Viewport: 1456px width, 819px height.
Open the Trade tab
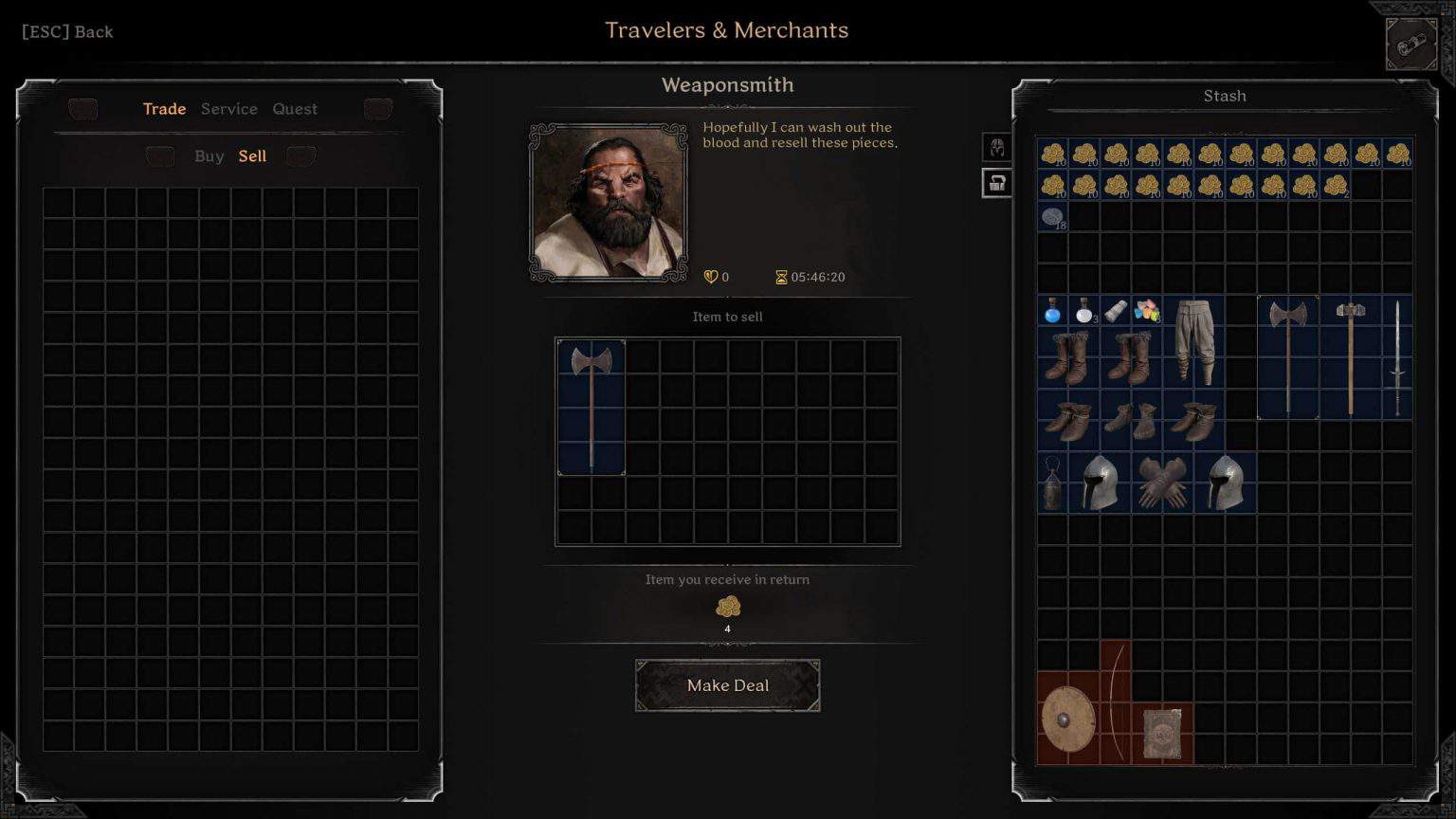click(x=164, y=109)
